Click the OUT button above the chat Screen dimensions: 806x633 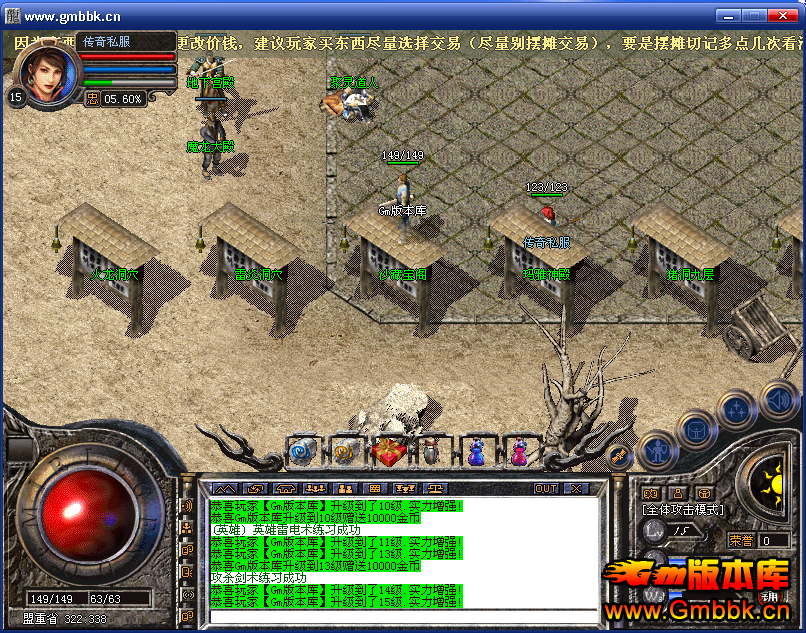tap(546, 488)
